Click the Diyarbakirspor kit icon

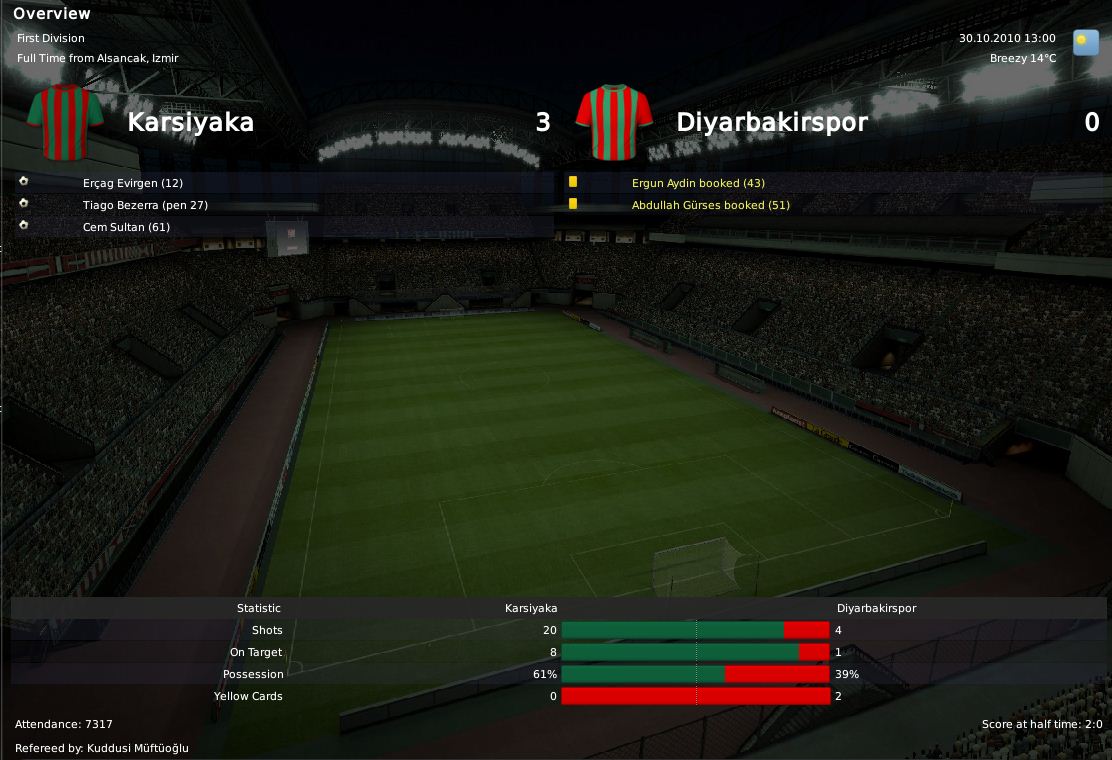614,122
